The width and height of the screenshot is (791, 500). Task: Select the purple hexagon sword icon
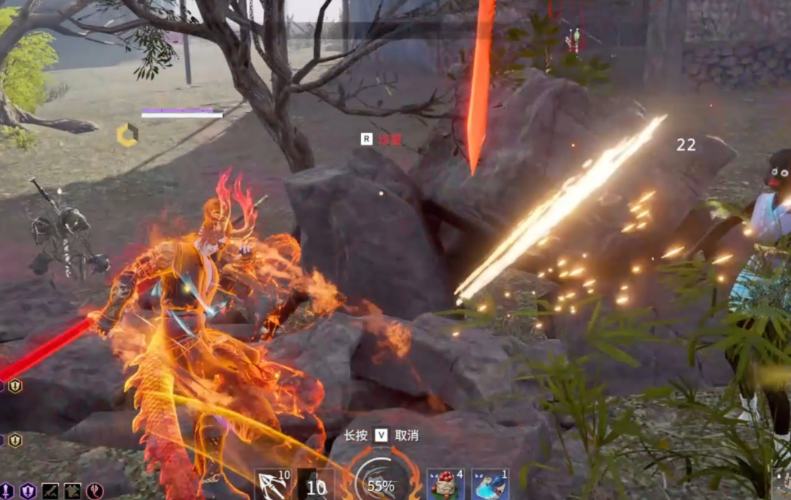click(x=7, y=491)
